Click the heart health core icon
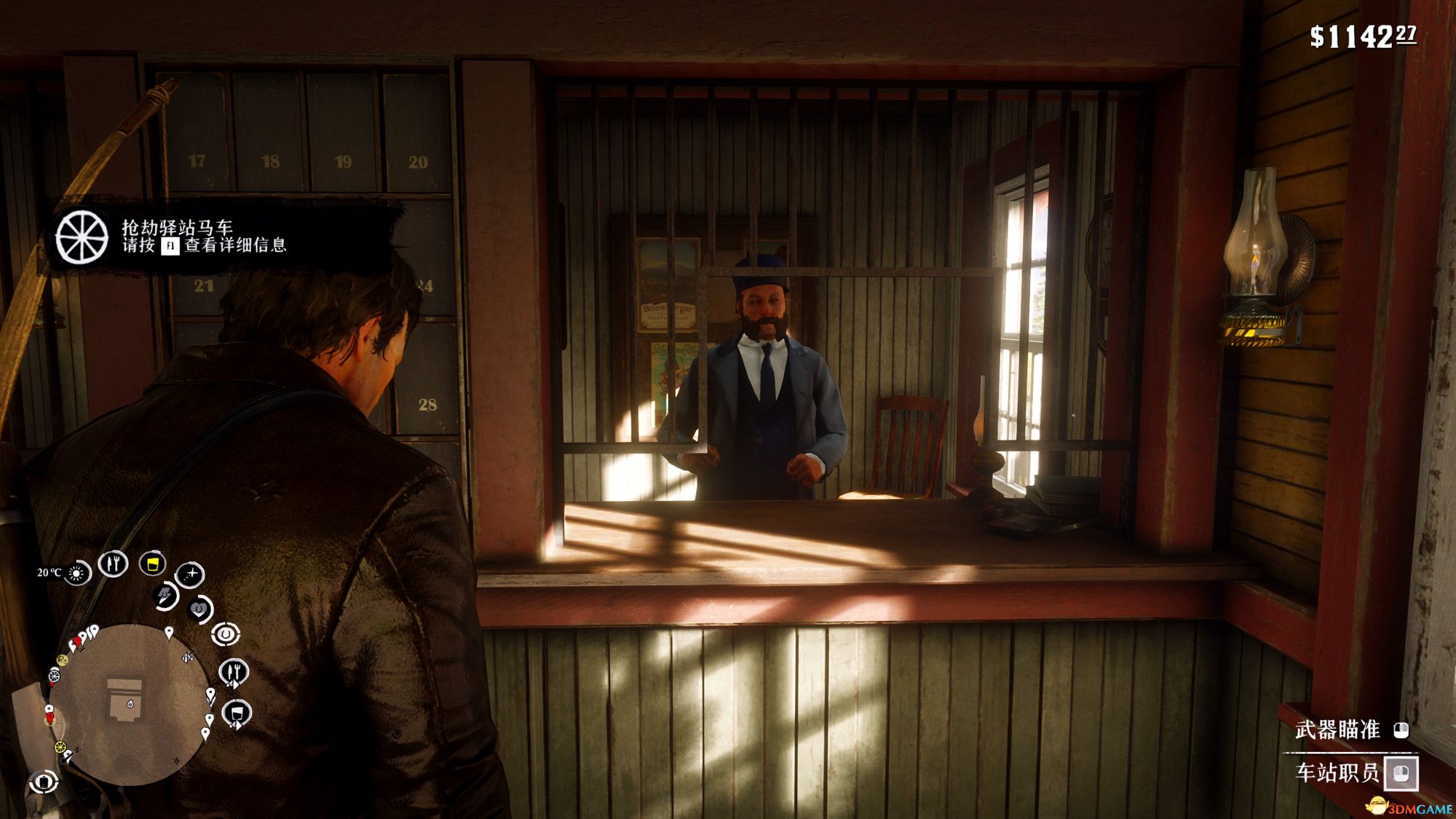 coord(199,609)
